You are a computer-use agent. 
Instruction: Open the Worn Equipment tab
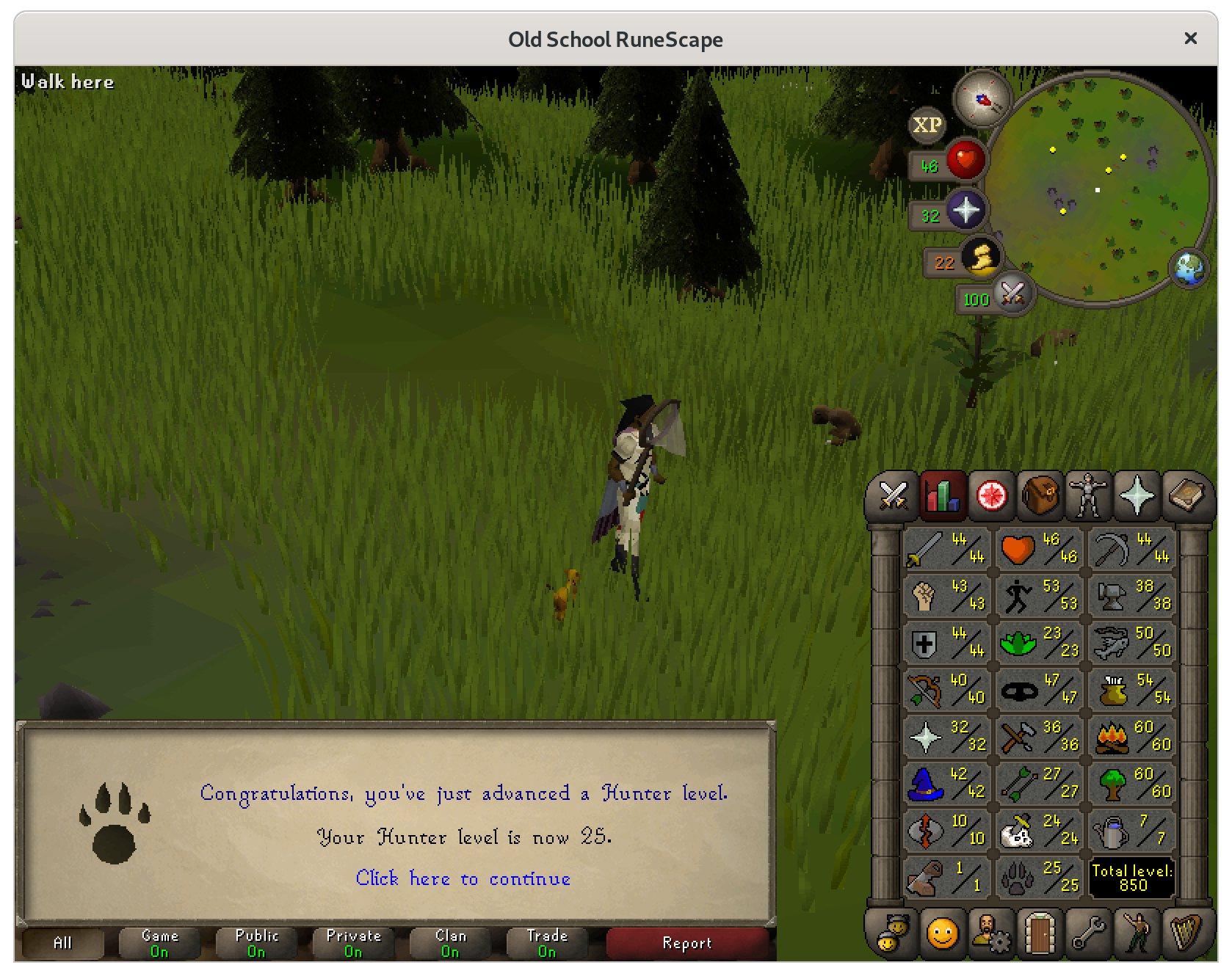[x=1087, y=496]
